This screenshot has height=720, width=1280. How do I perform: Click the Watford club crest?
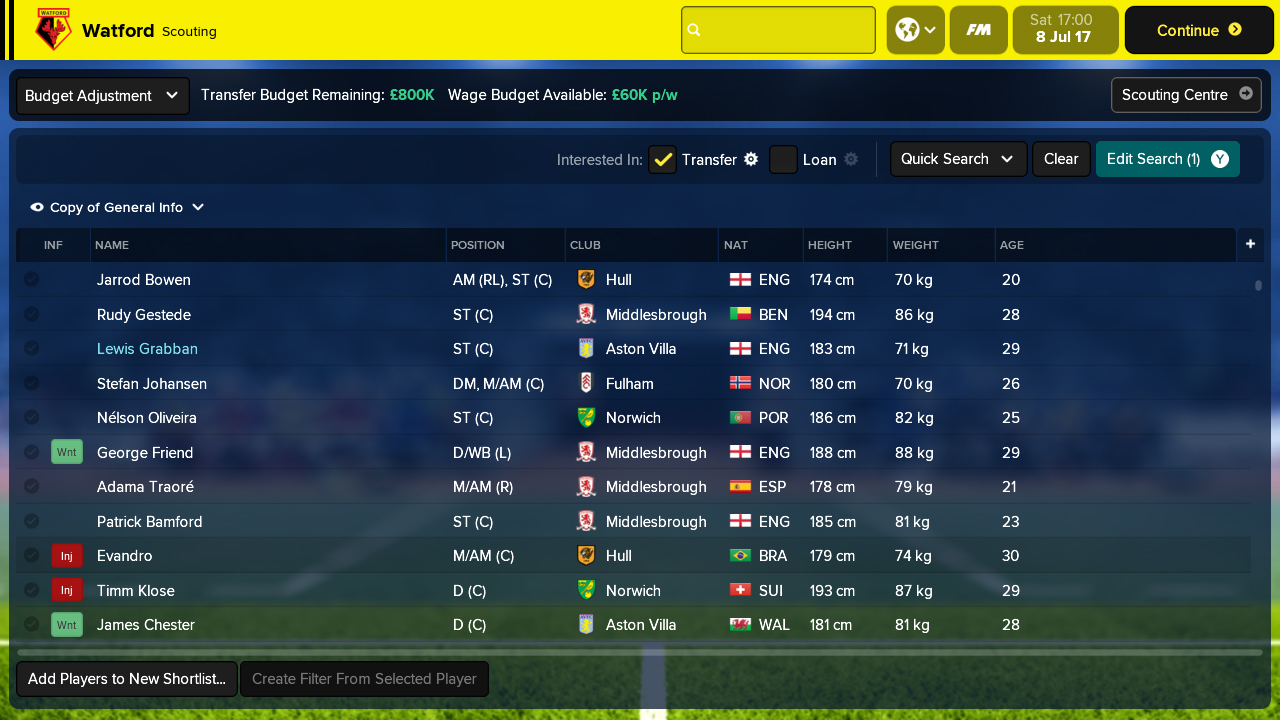[52, 29]
